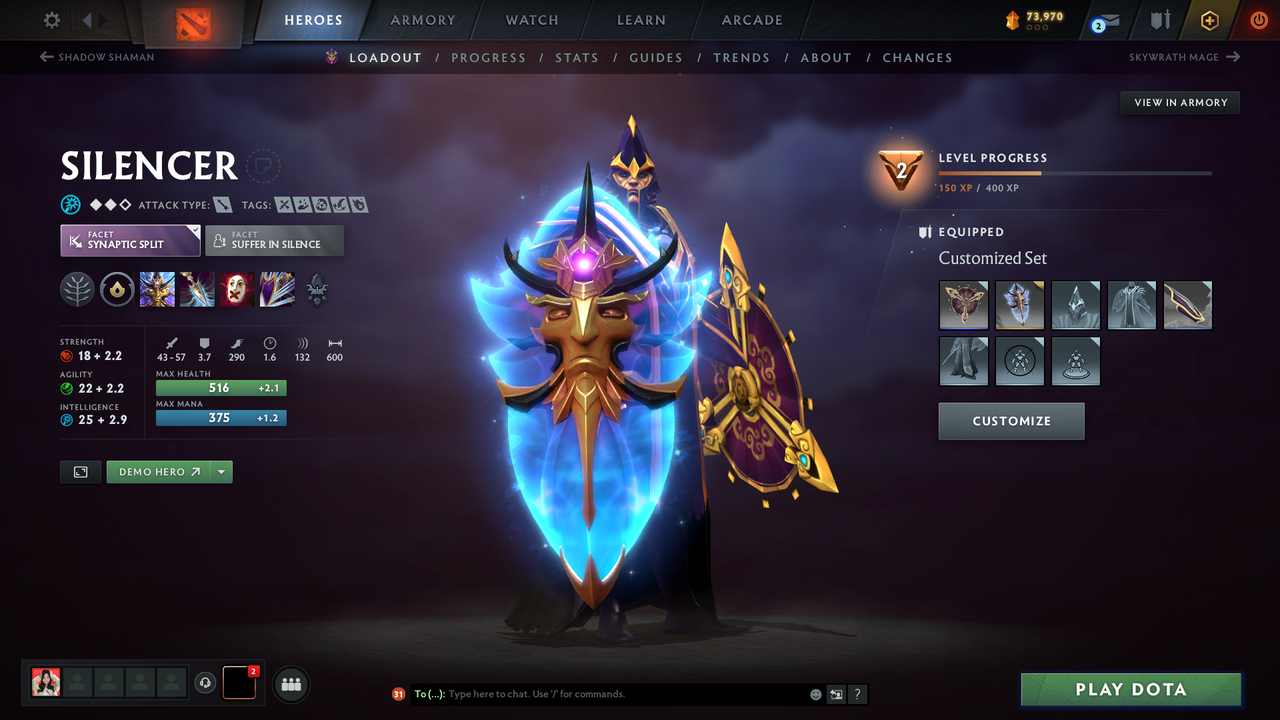
Task: Expand the Demo Hero dropdown arrow
Action: [220, 471]
